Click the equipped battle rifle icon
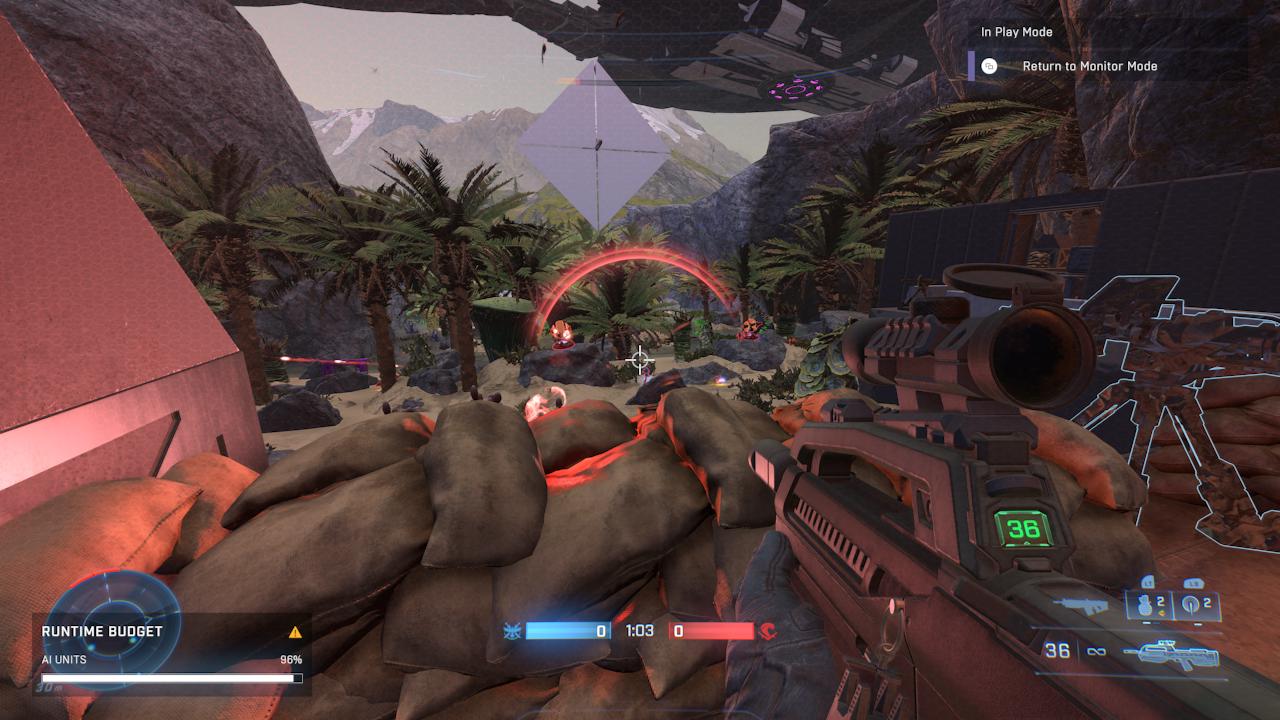Screen dimensions: 1280x720 click(x=1170, y=654)
